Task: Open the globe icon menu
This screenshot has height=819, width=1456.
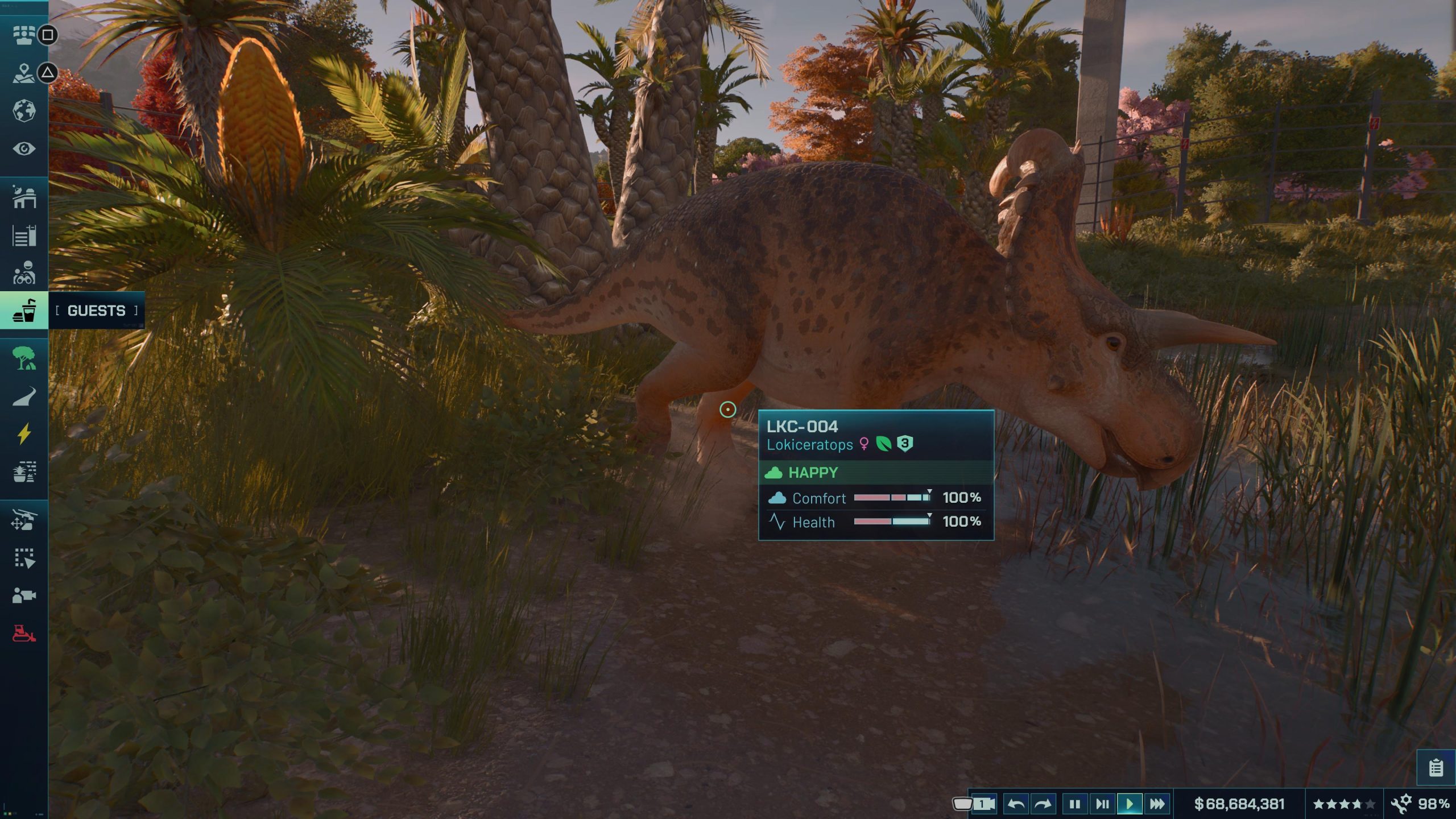Action: tap(24, 111)
